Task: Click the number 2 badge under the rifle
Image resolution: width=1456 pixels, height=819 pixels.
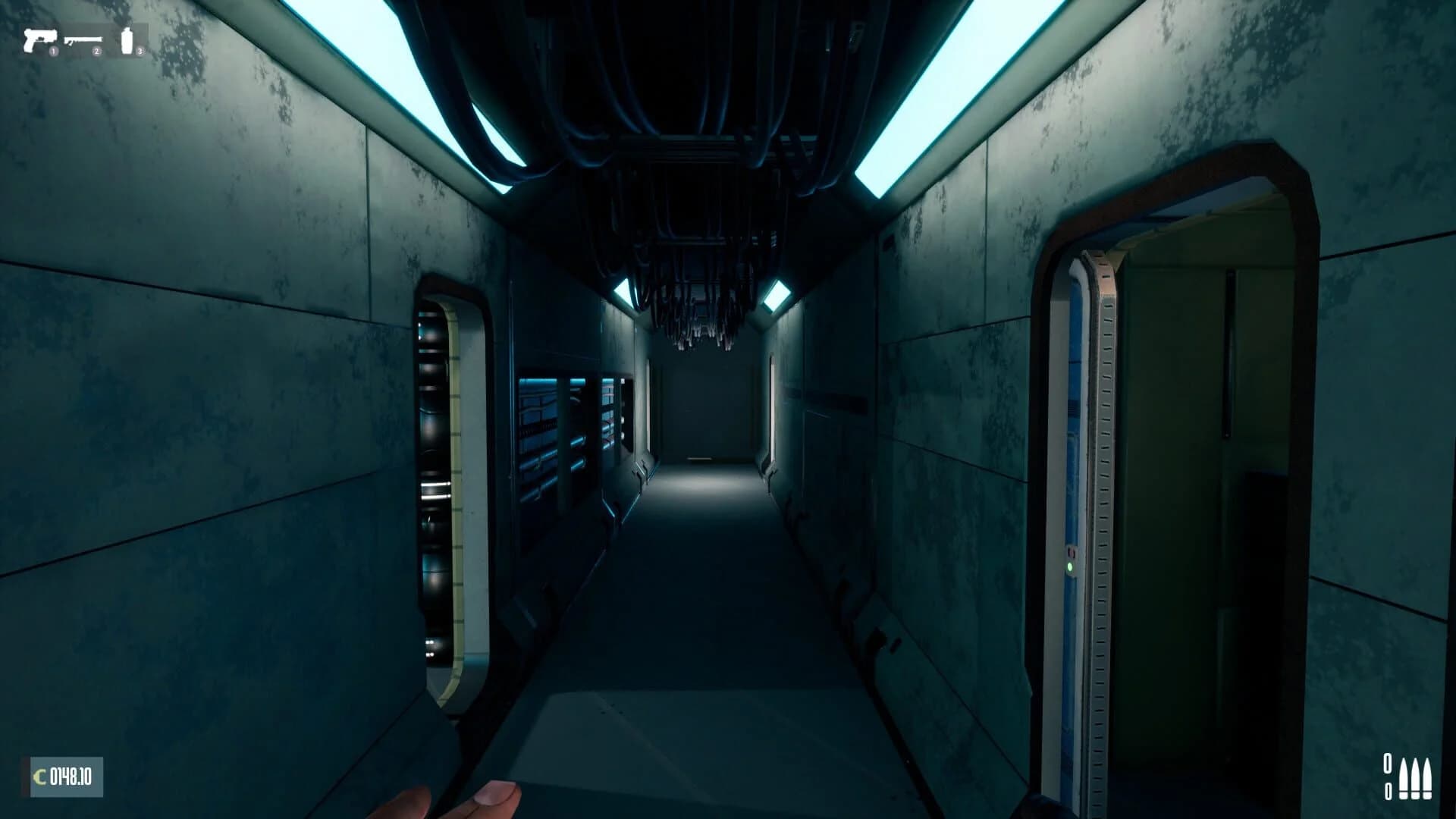Action: point(96,51)
